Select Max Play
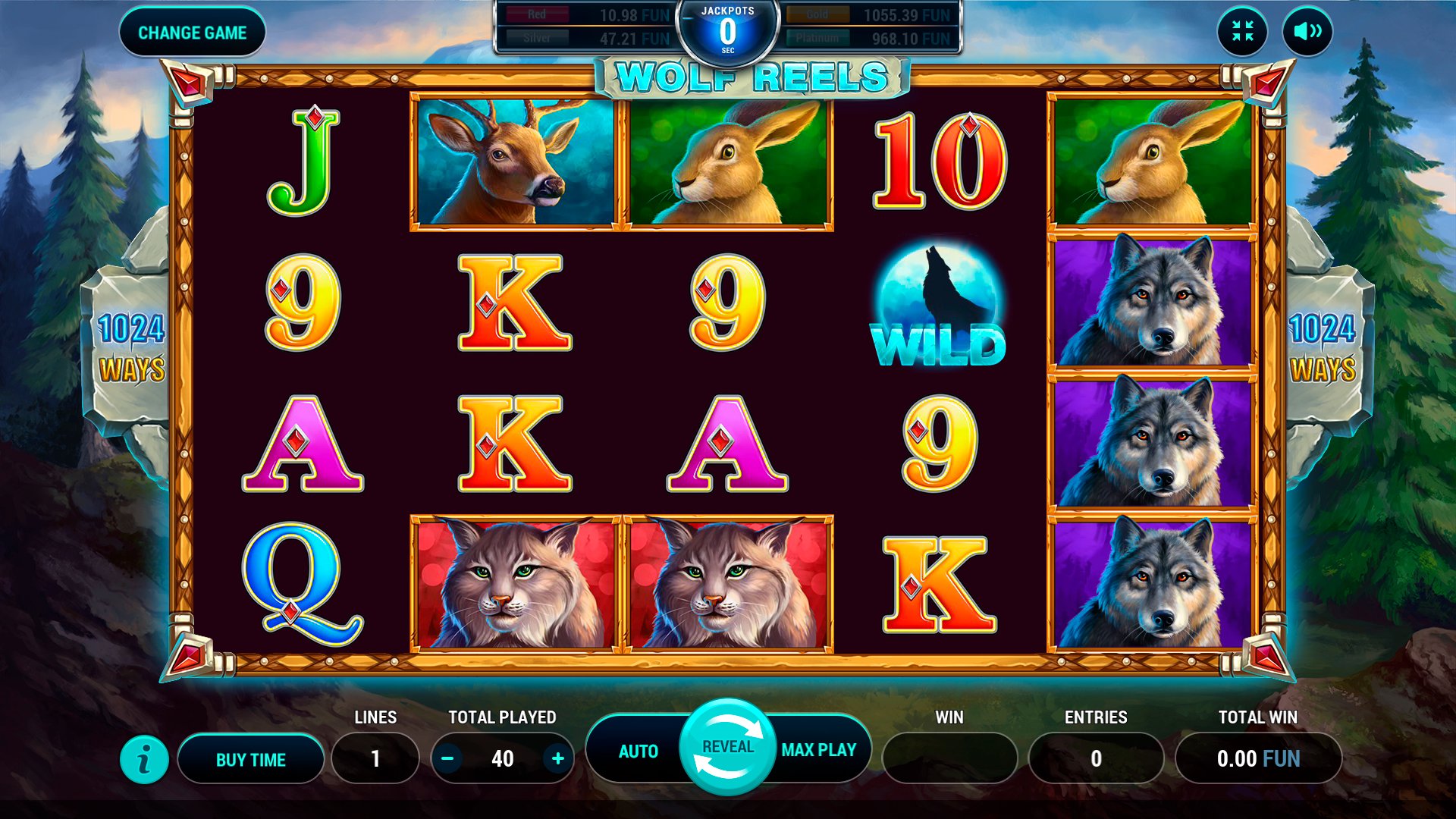The image size is (1456, 819). click(819, 750)
